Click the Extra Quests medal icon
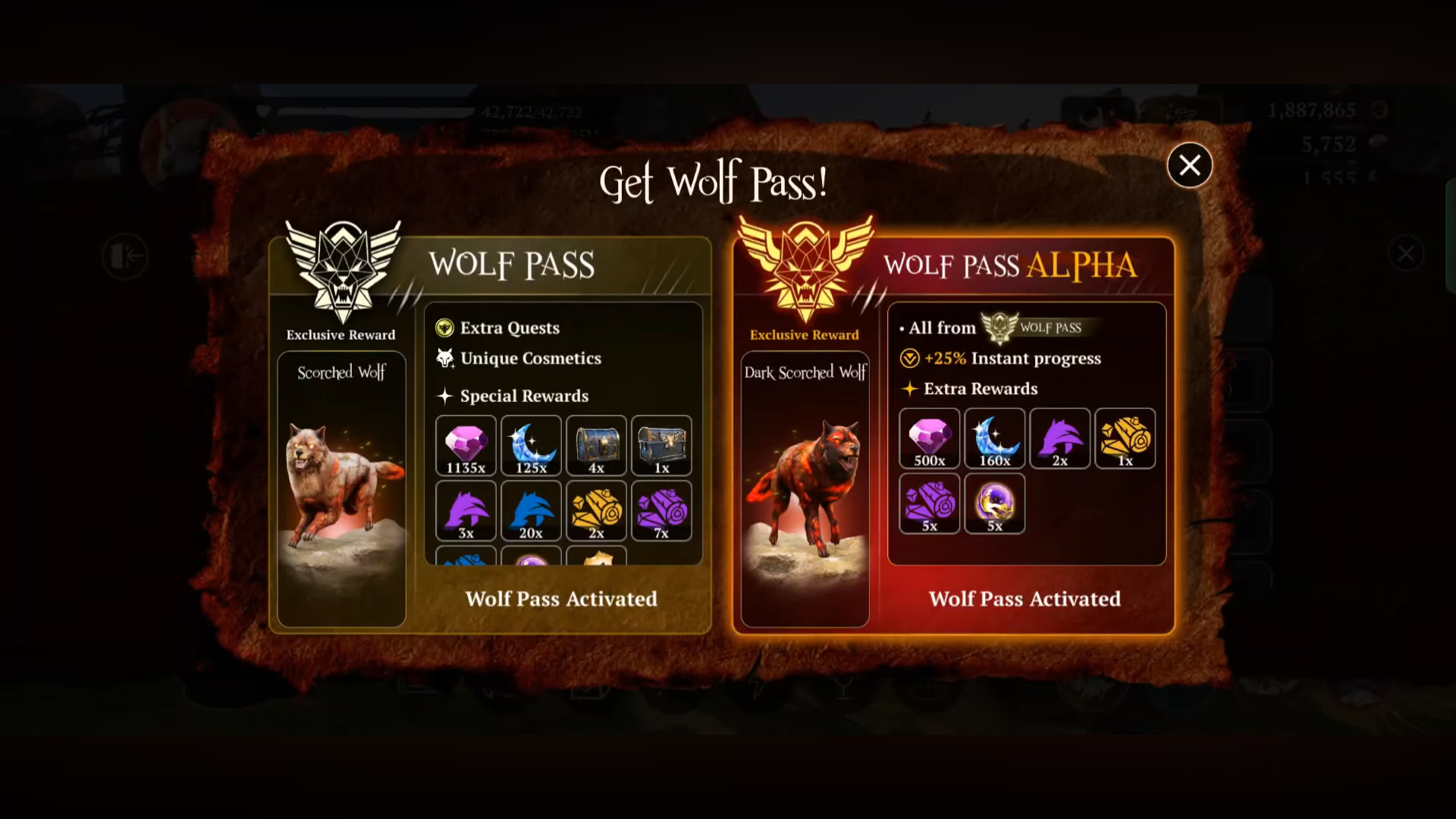Image resolution: width=1456 pixels, height=819 pixels. click(x=444, y=328)
